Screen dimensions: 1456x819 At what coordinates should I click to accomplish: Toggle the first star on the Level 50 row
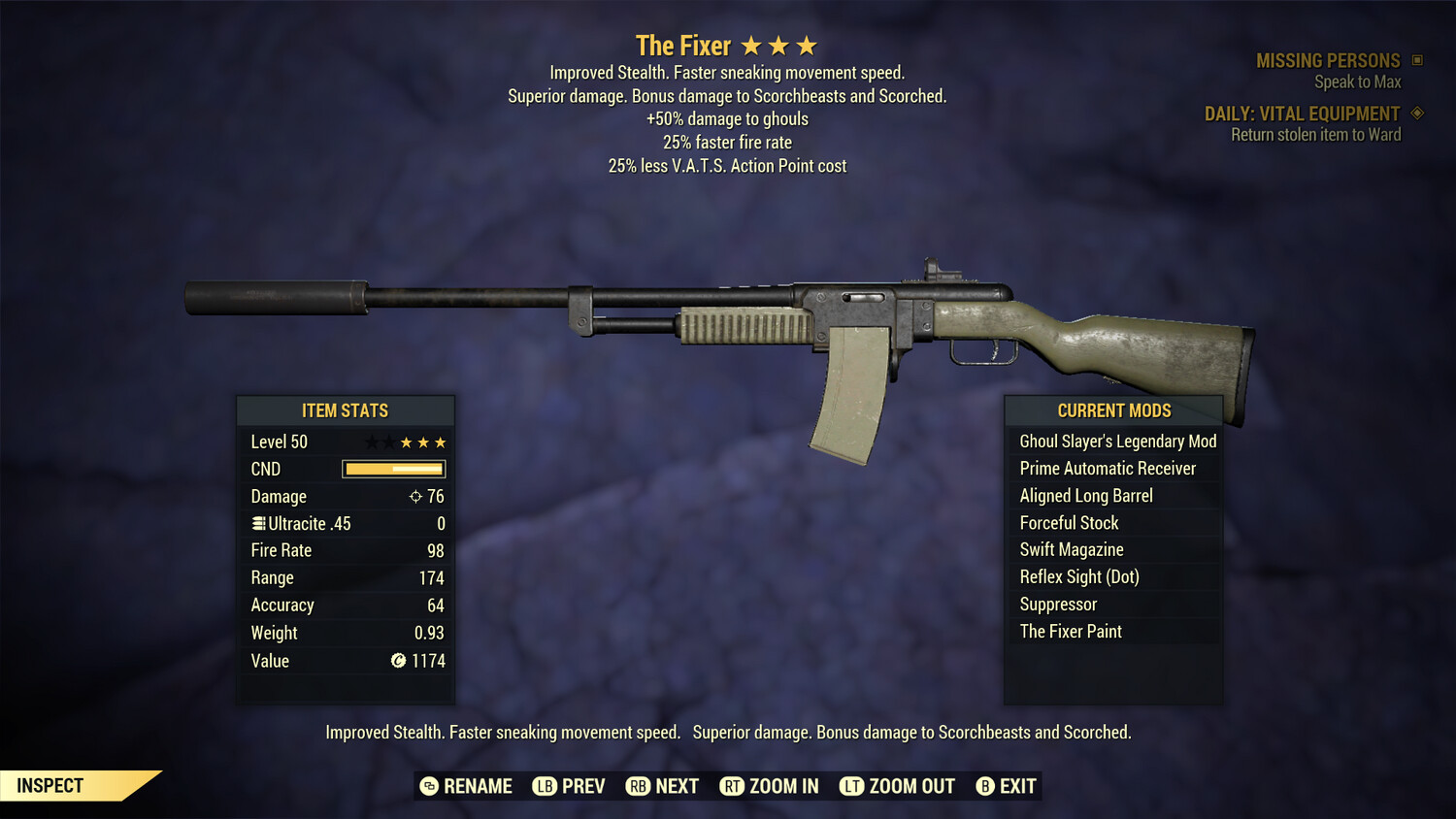tap(370, 442)
